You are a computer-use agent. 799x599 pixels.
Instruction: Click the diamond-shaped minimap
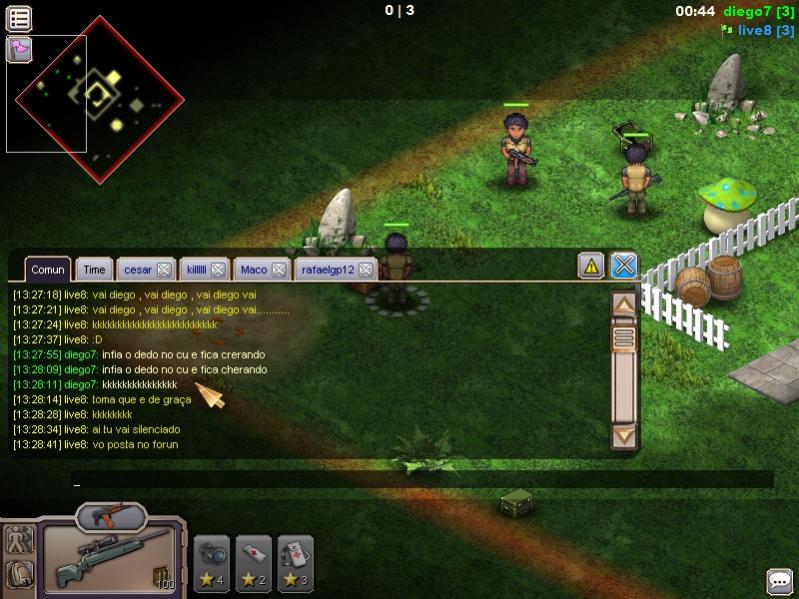[x=100, y=99]
